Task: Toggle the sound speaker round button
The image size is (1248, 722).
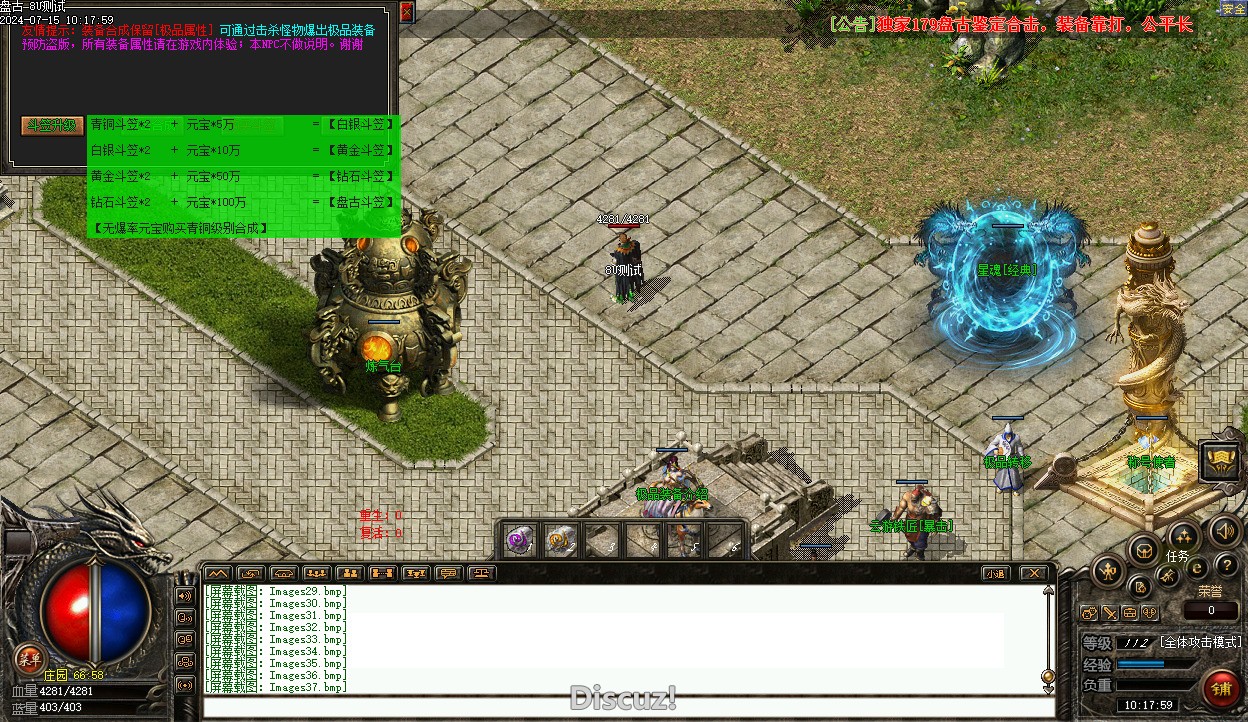Action: (x=1223, y=530)
